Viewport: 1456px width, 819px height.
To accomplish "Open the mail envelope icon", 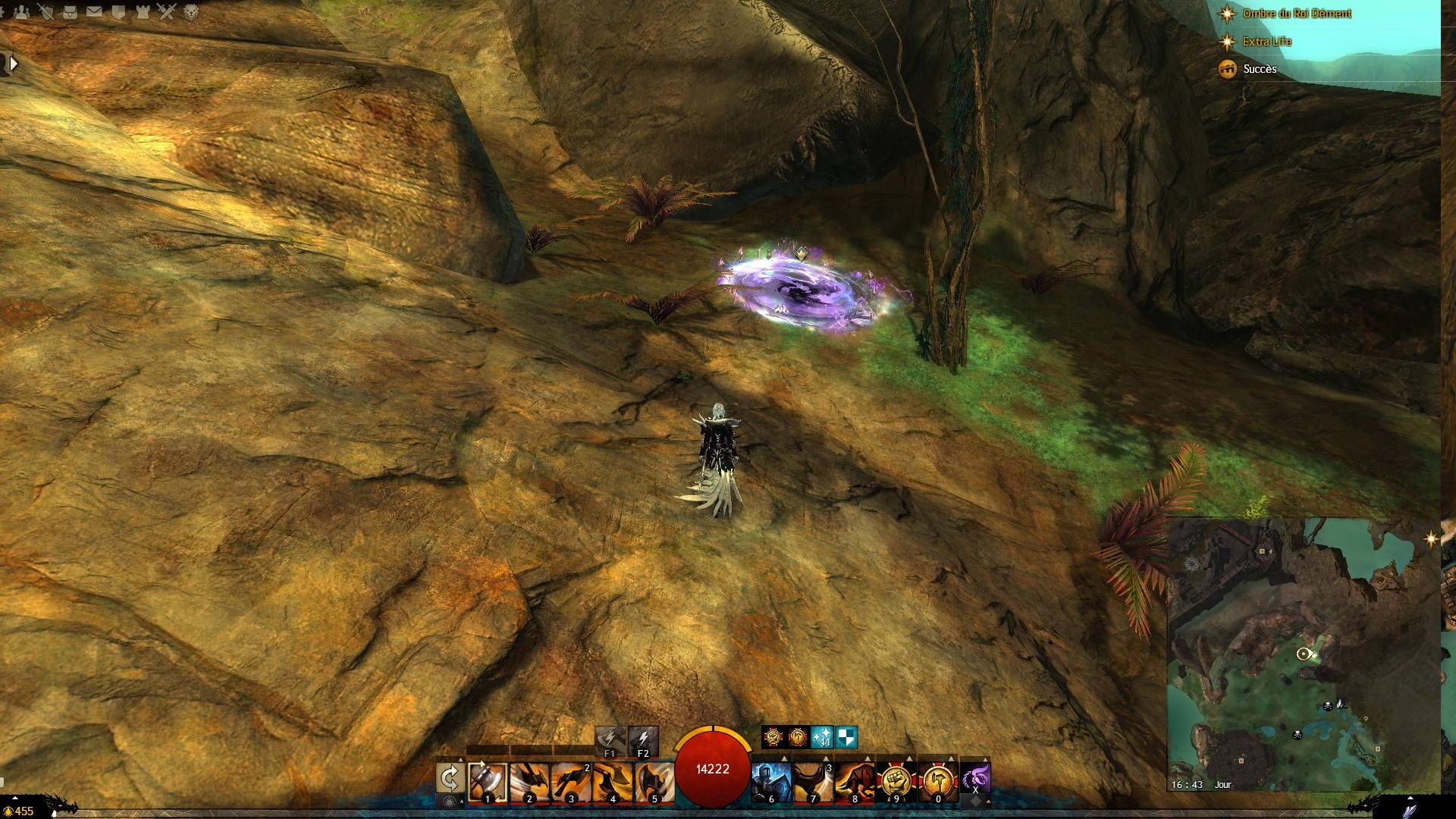I will (94, 11).
